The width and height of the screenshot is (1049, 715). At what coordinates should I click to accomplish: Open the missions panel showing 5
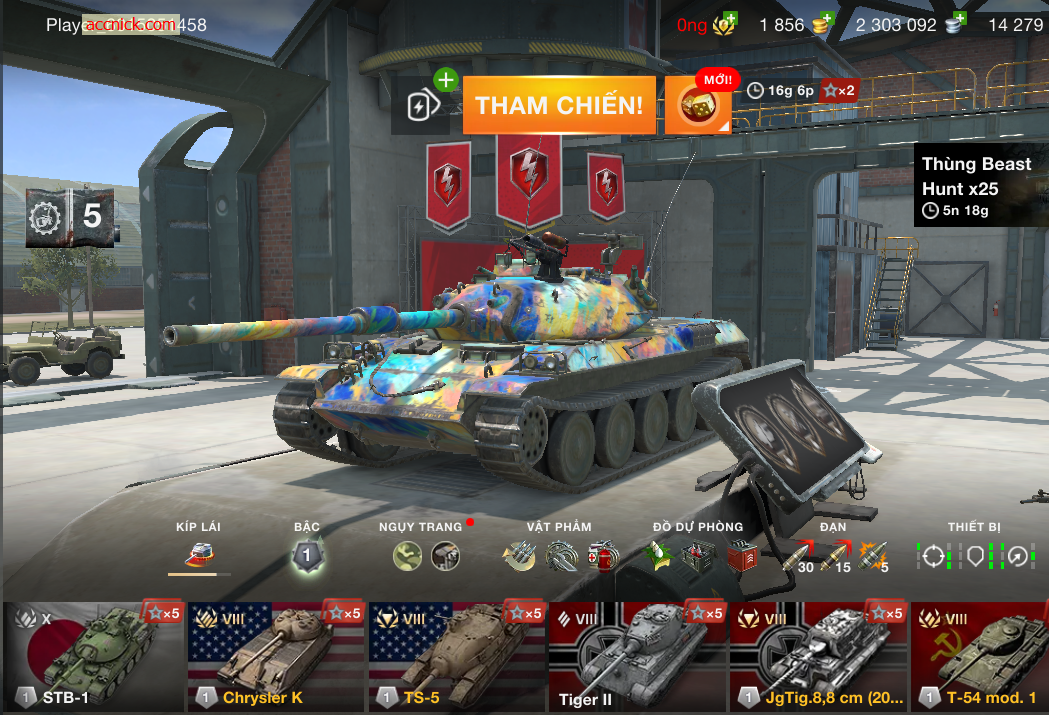[x=70, y=215]
